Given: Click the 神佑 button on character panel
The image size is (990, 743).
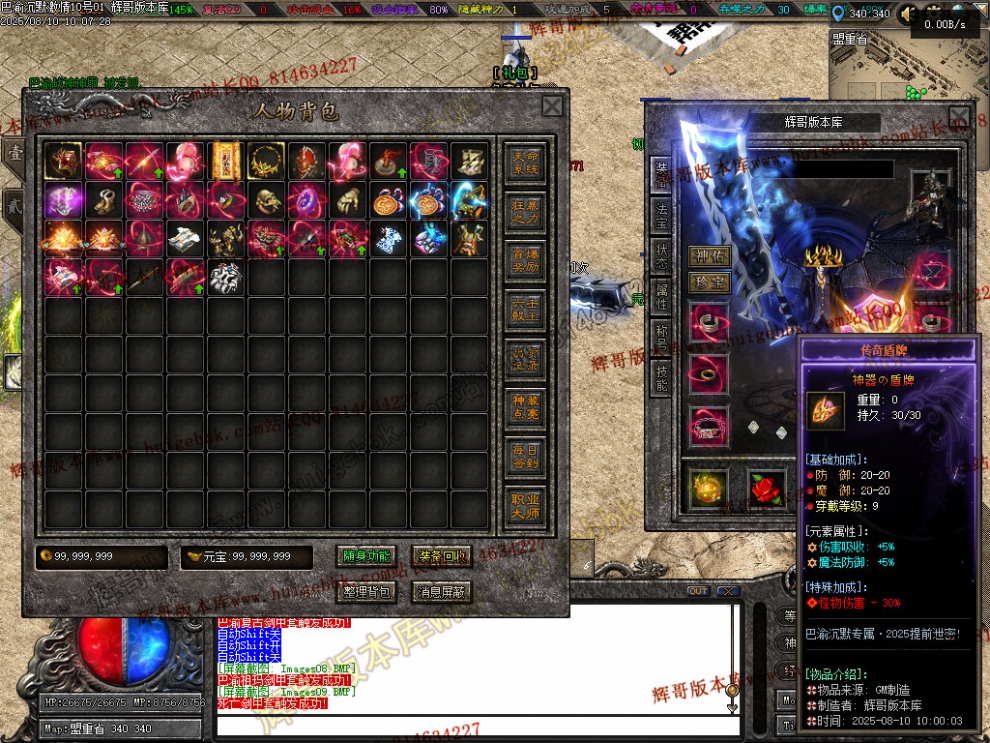Looking at the screenshot, I should 709,256.
